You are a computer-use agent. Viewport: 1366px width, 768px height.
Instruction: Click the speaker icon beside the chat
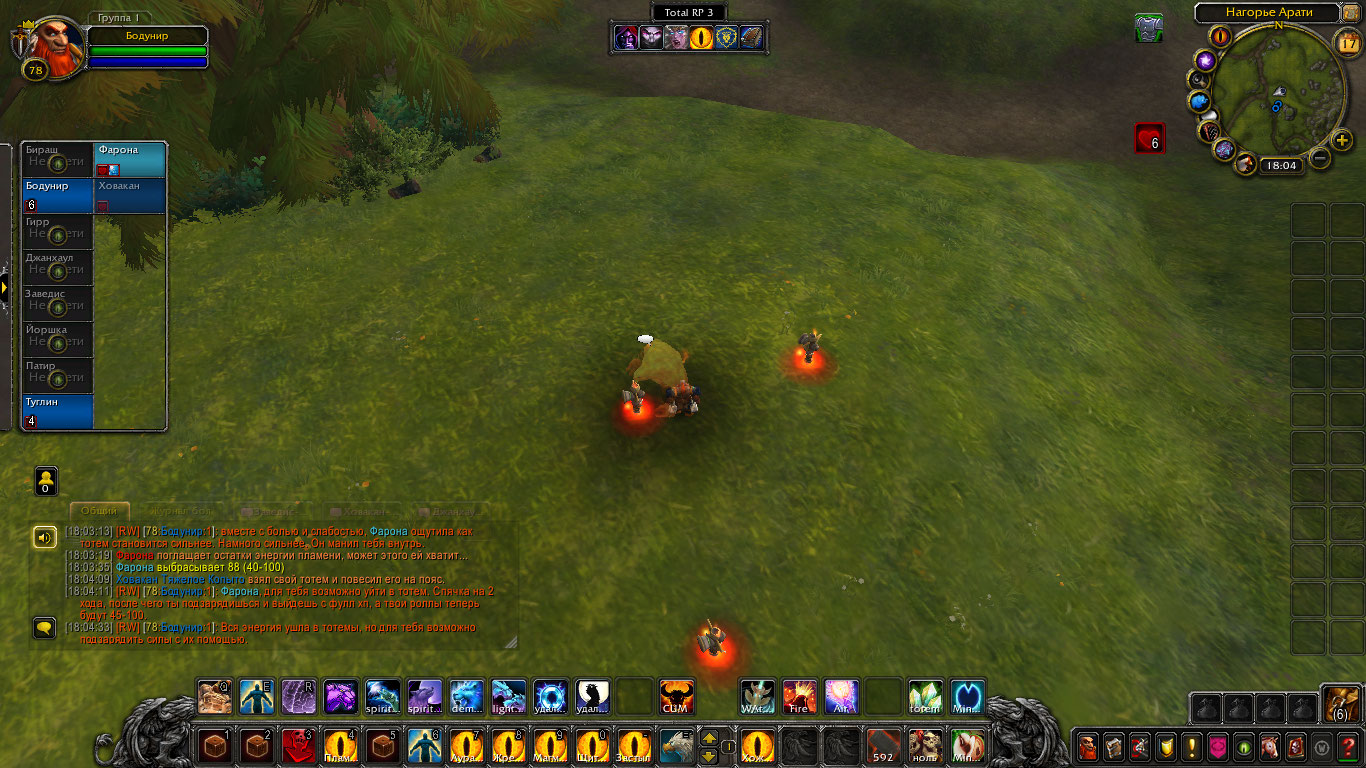tap(44, 537)
